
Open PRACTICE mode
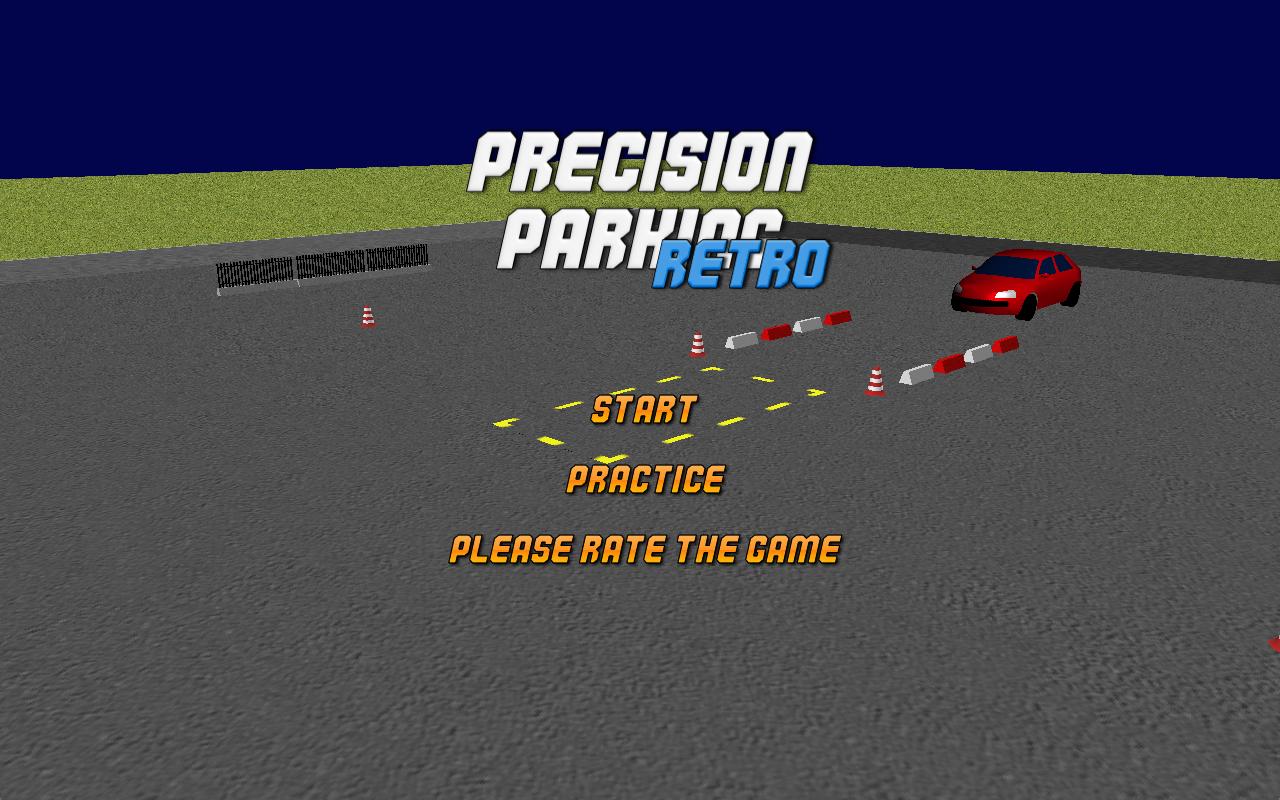(645, 480)
